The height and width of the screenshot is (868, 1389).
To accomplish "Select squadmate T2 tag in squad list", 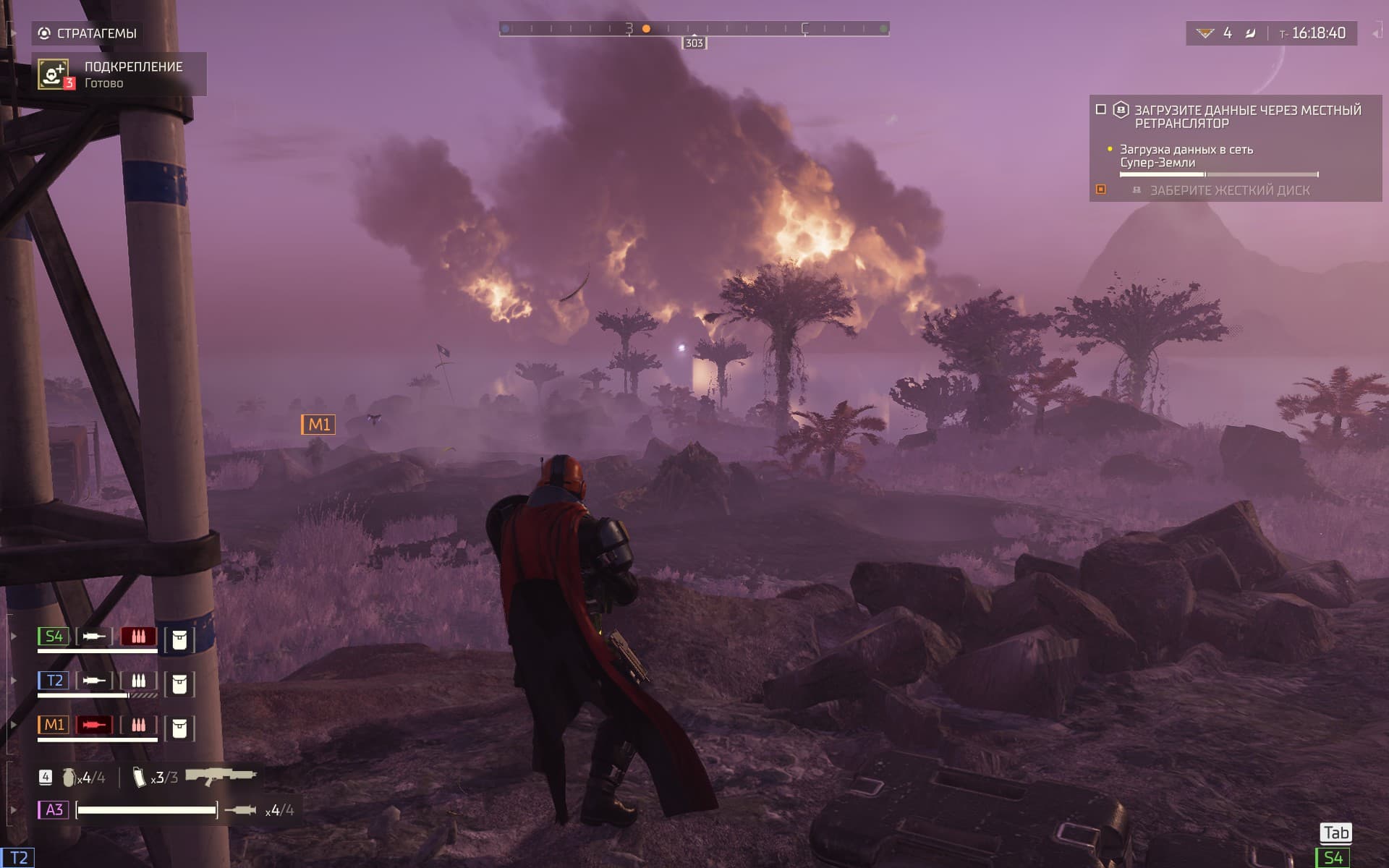I will pyautogui.click(x=54, y=681).
